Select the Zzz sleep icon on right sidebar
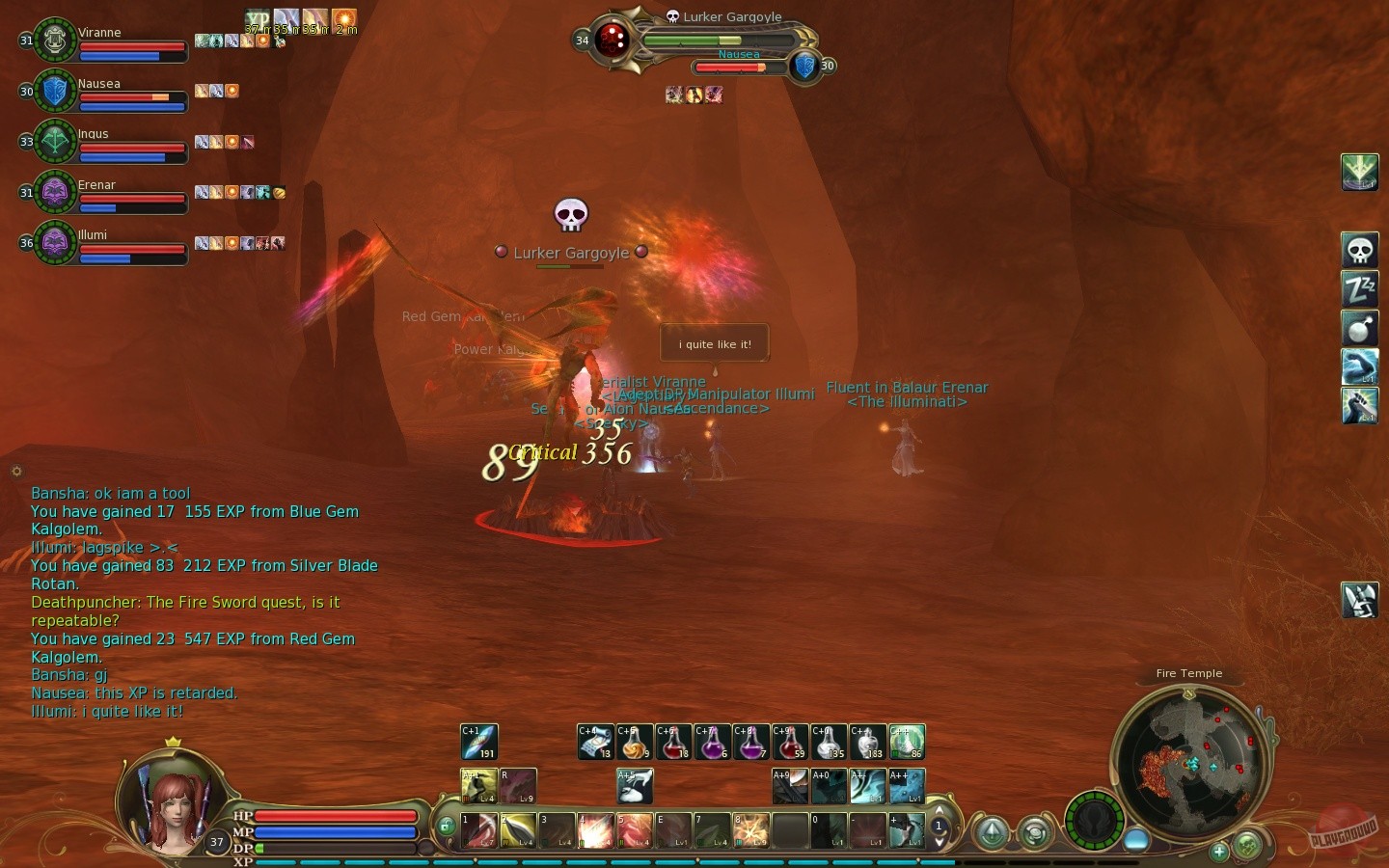 [1359, 289]
